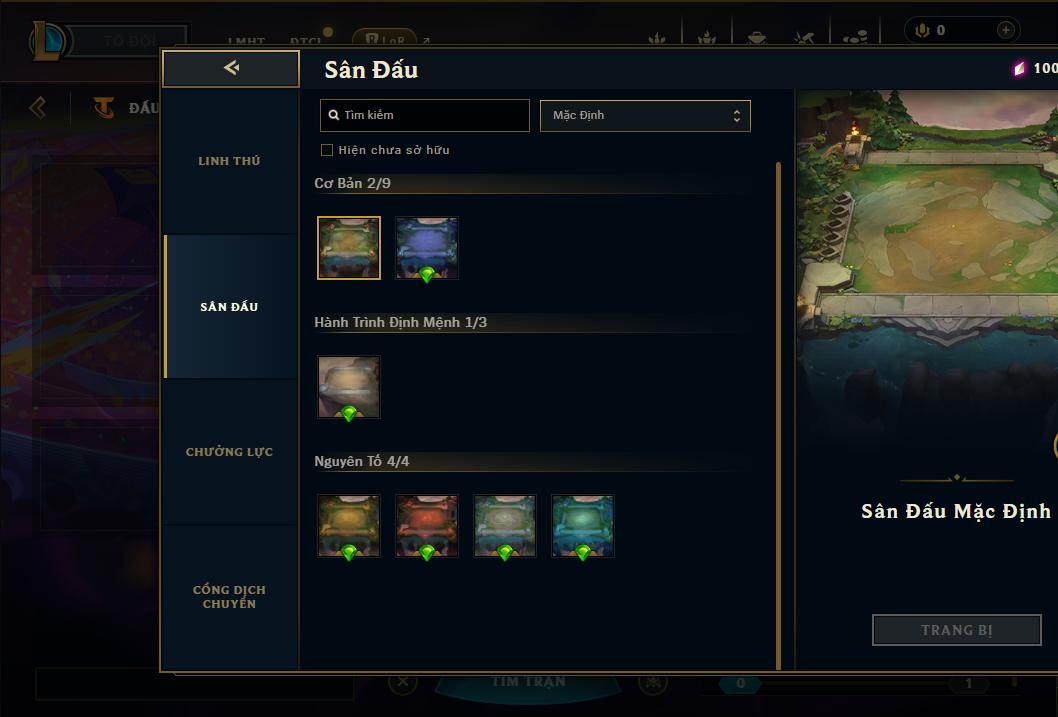Switch to the Linh Thú tab
Image resolution: width=1058 pixels, height=717 pixels.
pyautogui.click(x=229, y=161)
